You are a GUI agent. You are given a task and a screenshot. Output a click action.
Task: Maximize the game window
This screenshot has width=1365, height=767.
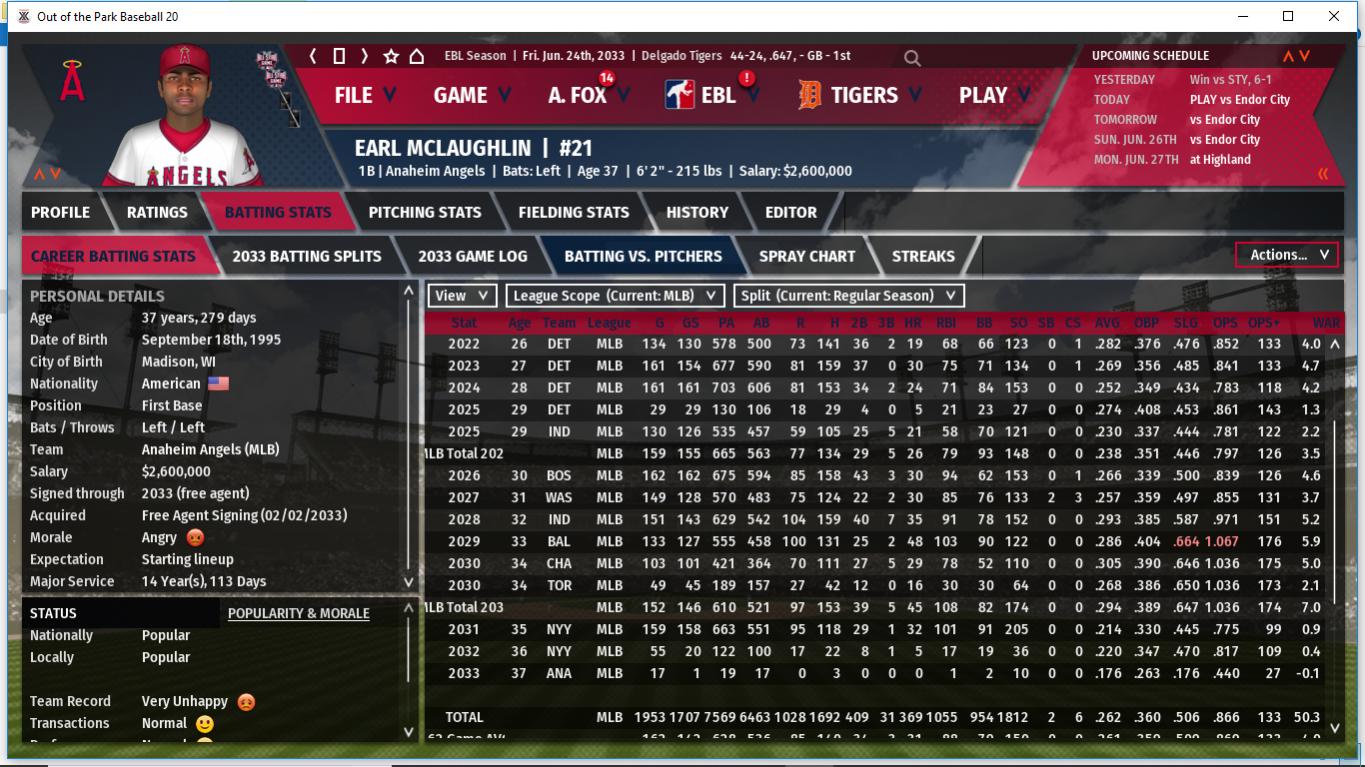tap(1288, 16)
